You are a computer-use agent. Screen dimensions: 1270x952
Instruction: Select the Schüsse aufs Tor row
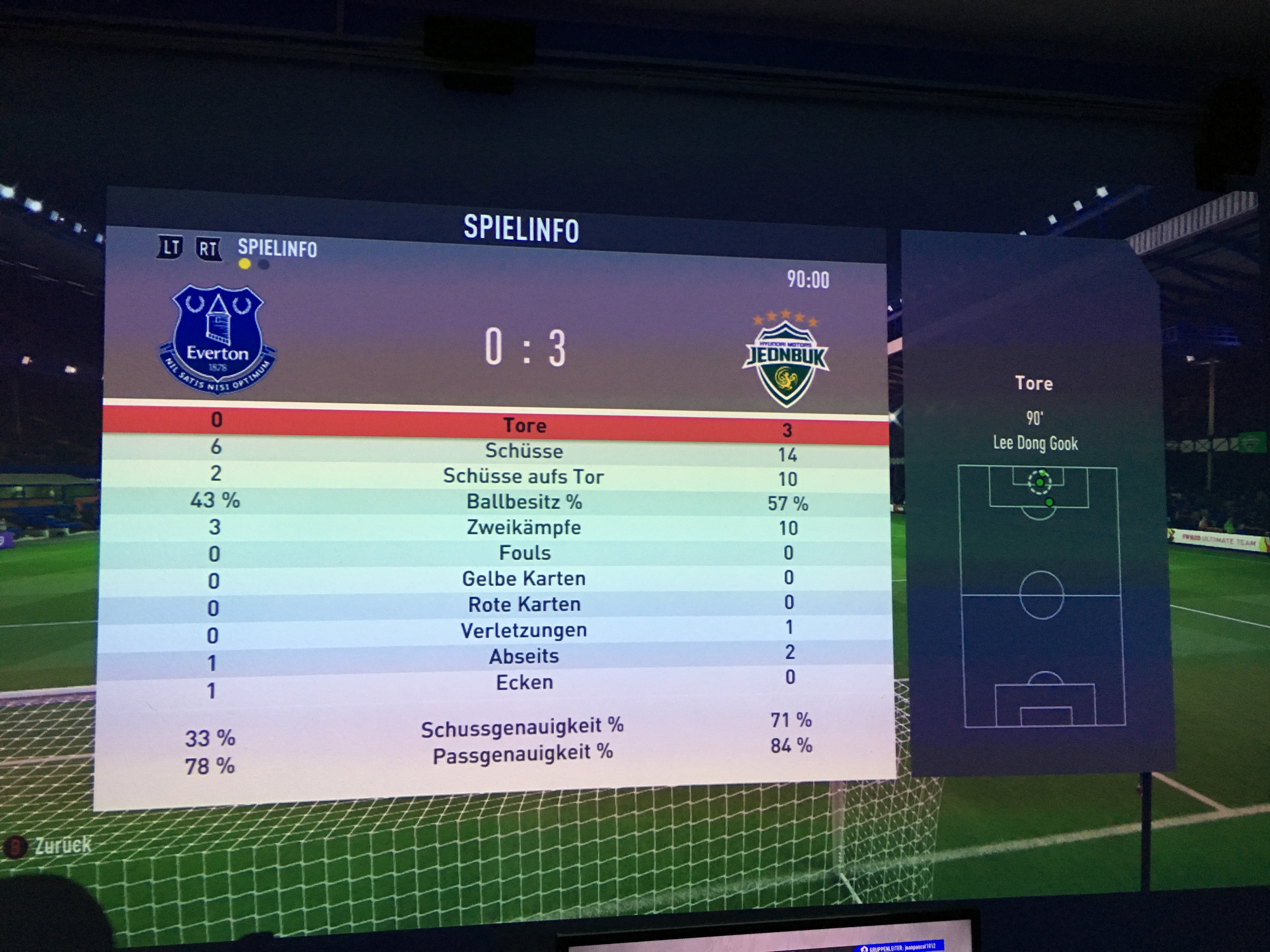[x=523, y=476]
